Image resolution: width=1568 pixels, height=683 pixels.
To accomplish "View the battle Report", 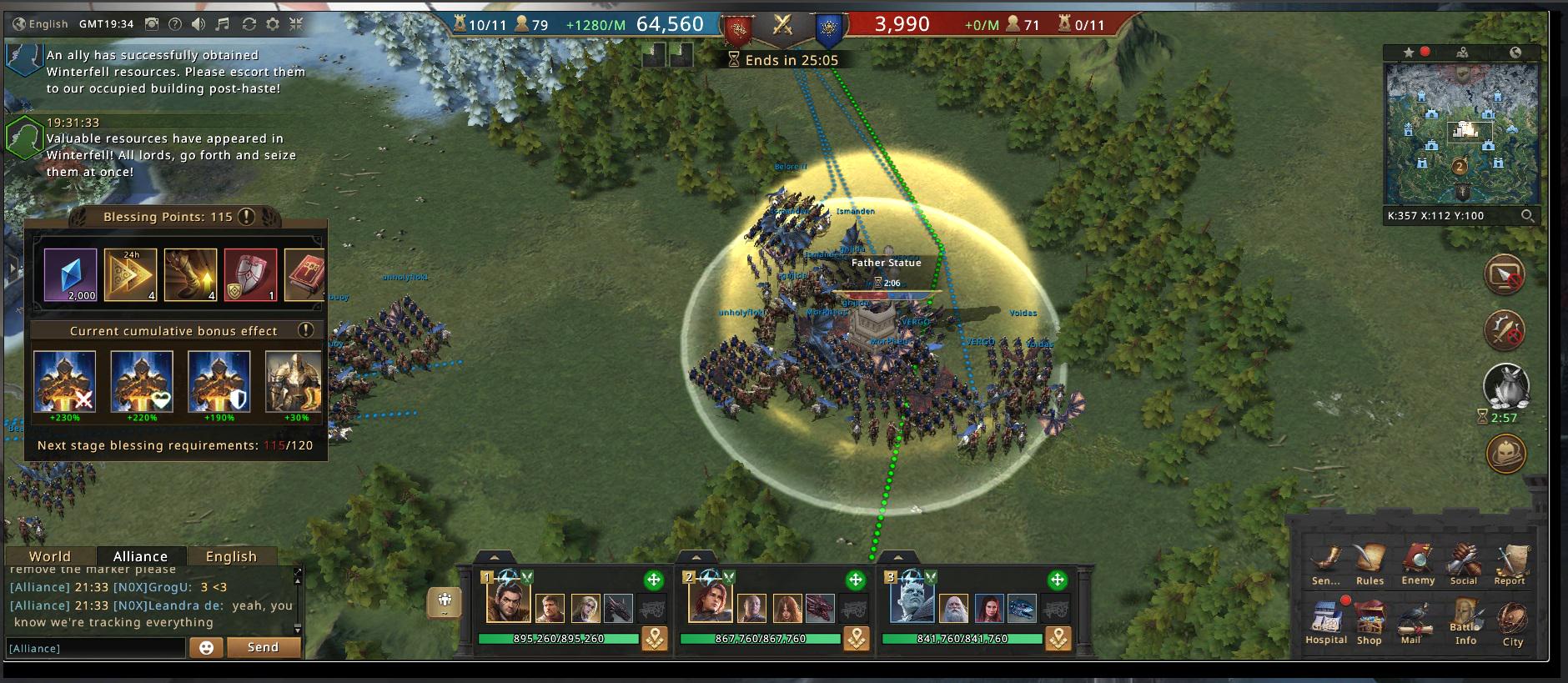I will tap(1510, 563).
